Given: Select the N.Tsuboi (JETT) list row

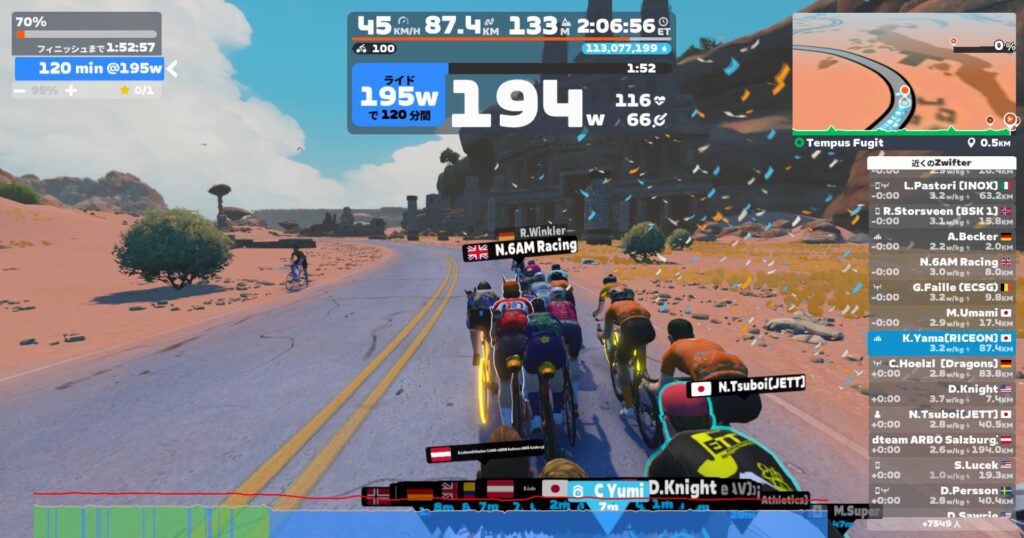Looking at the screenshot, I should [941, 420].
